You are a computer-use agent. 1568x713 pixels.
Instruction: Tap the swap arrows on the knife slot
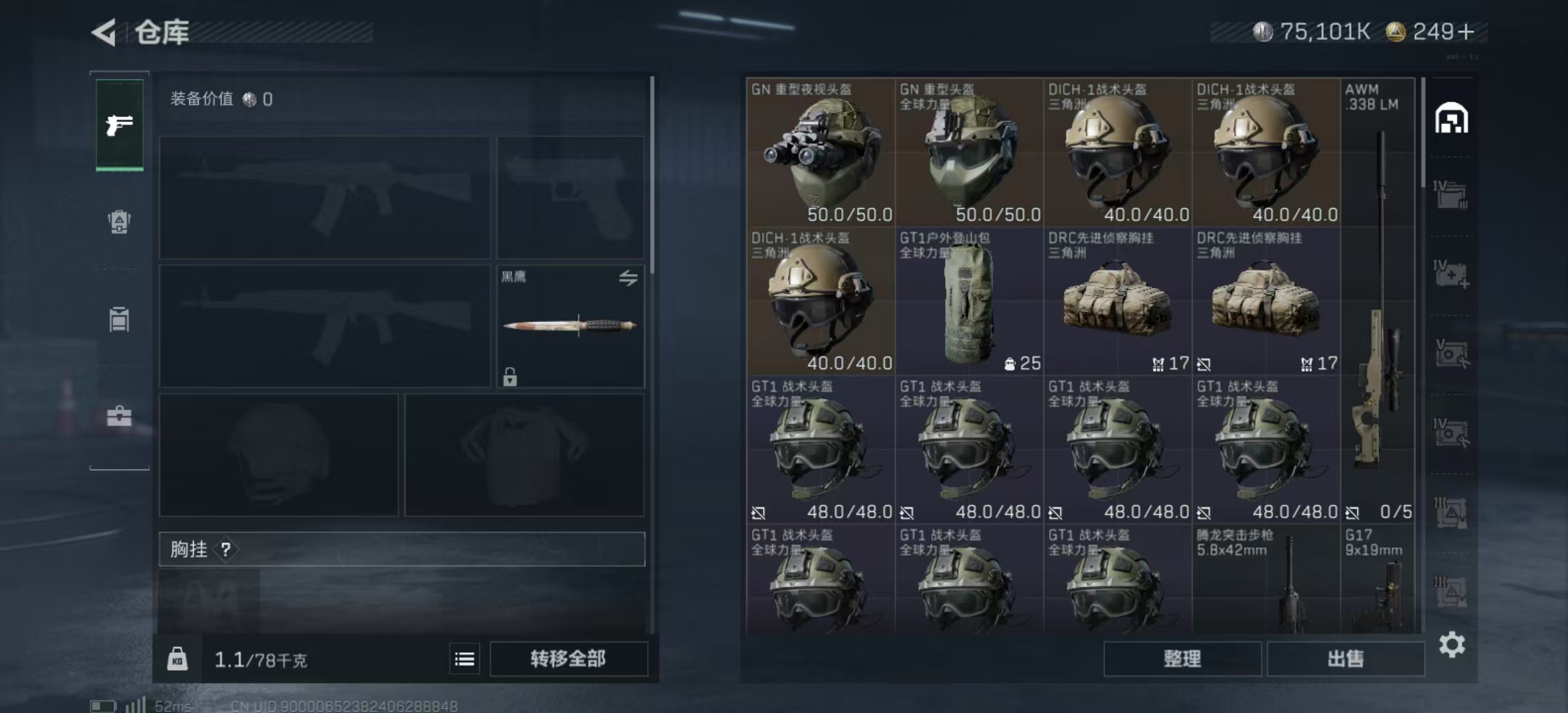tap(628, 278)
